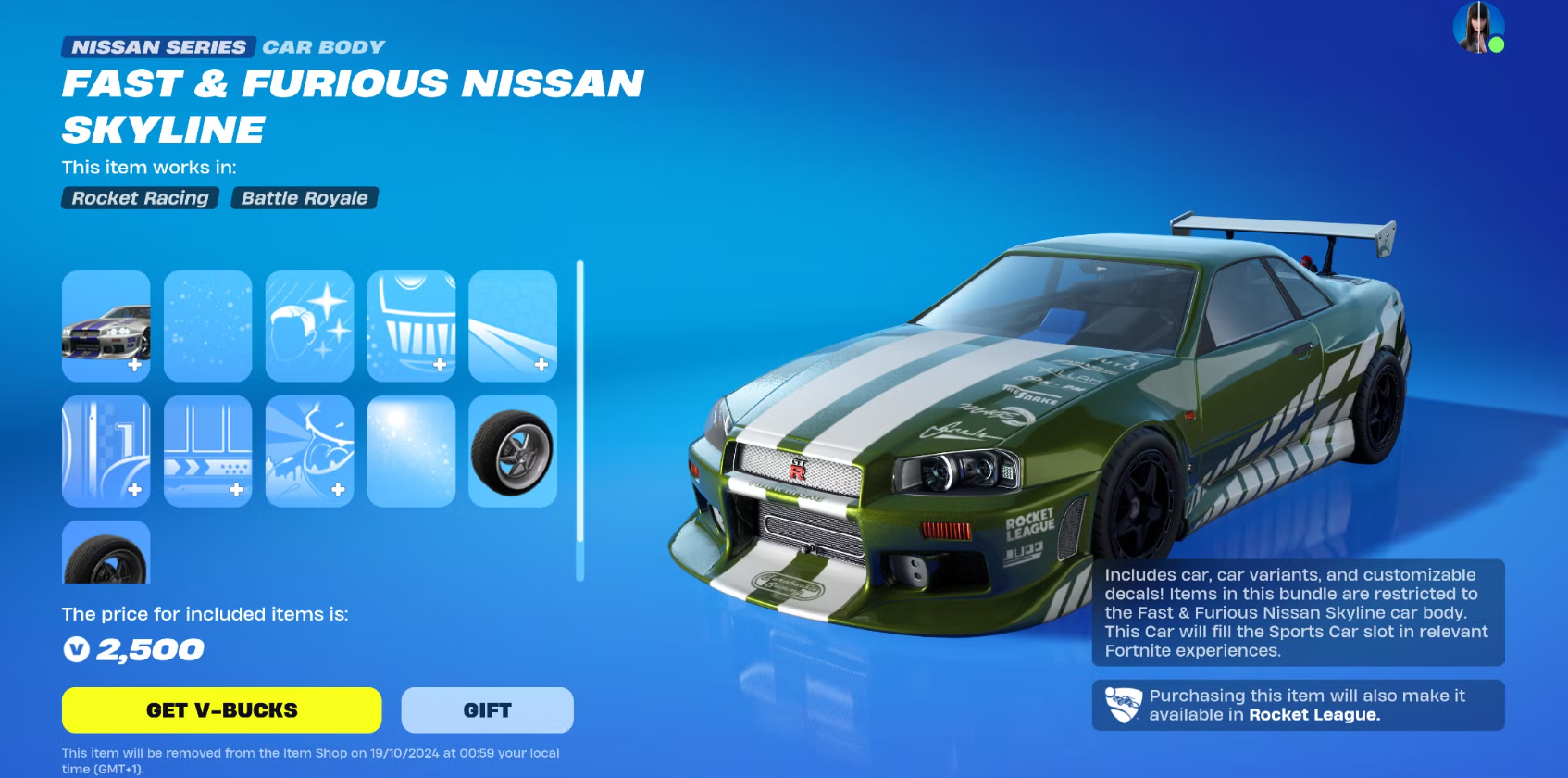Pick the wheel with the blue brake caliper

click(x=513, y=451)
